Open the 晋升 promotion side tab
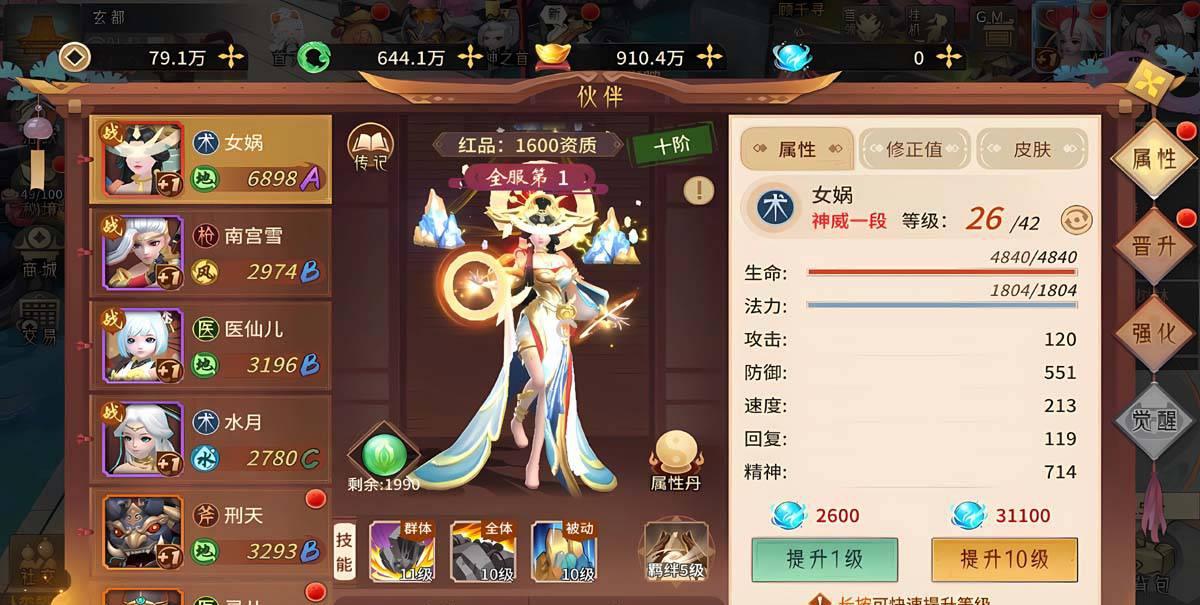This screenshot has width=1200, height=605. click(x=1153, y=246)
